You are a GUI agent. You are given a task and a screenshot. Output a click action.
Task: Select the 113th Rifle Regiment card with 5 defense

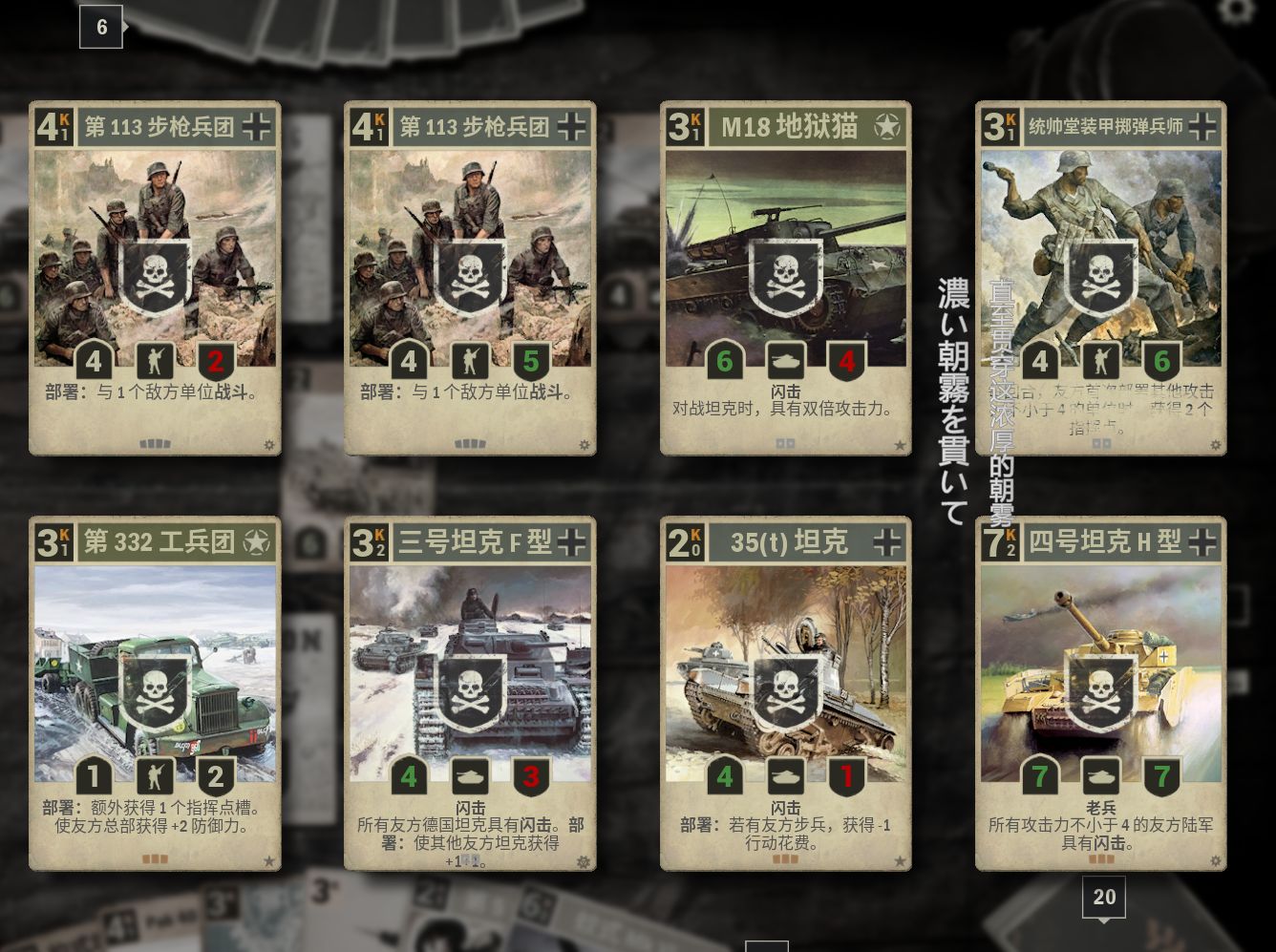(x=470, y=277)
